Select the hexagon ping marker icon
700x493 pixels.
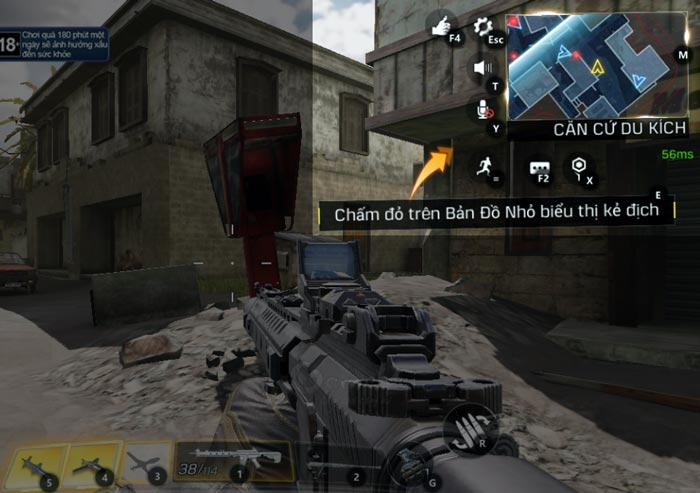(x=579, y=167)
